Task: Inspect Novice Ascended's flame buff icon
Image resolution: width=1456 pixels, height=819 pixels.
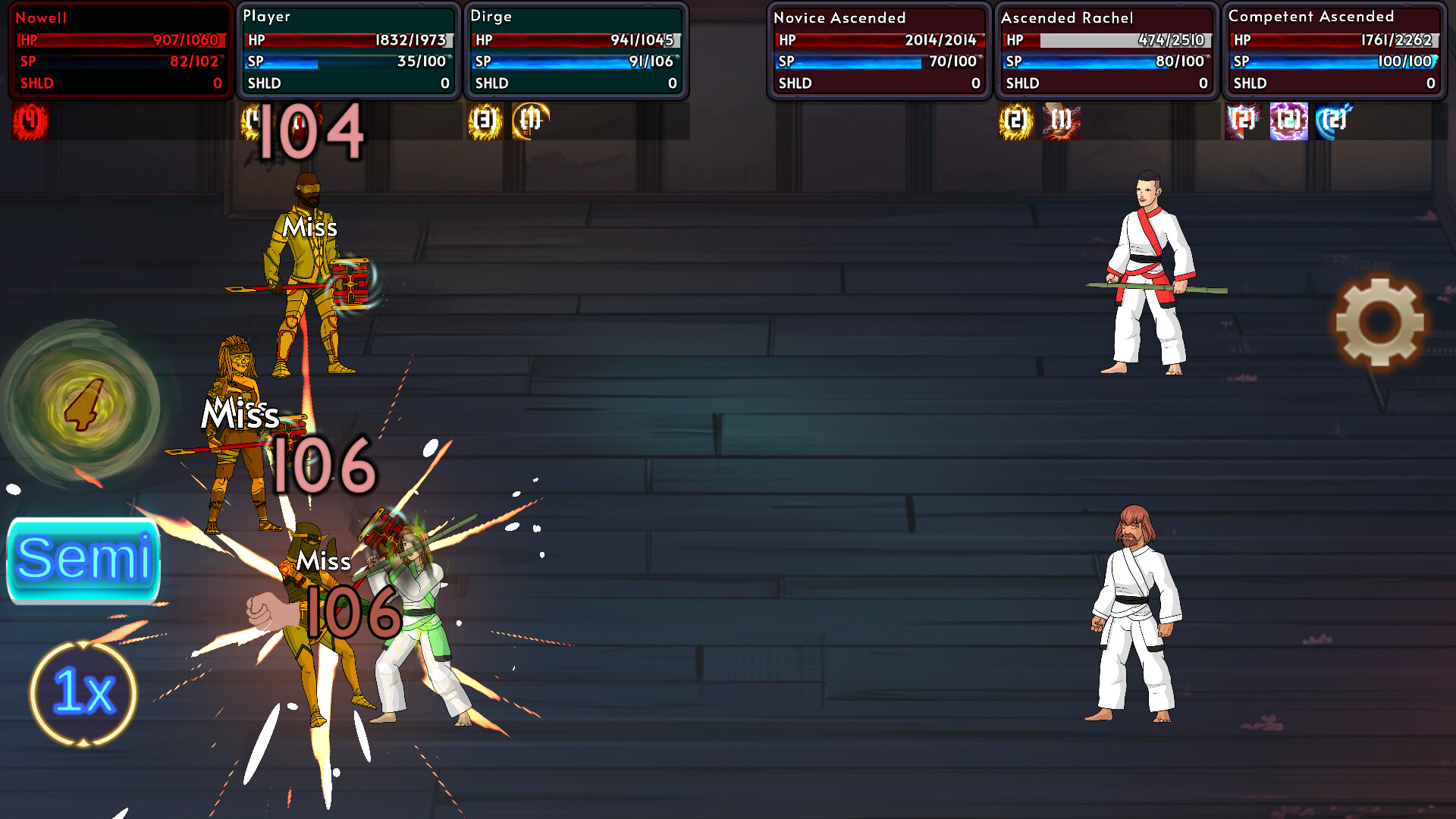Action: tap(1016, 122)
